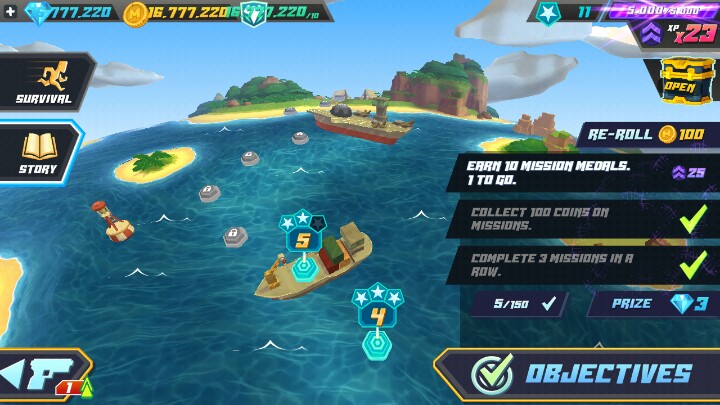Image resolution: width=720 pixels, height=405 pixels.
Task: Open the Objectives panel
Action: [x=578, y=374]
